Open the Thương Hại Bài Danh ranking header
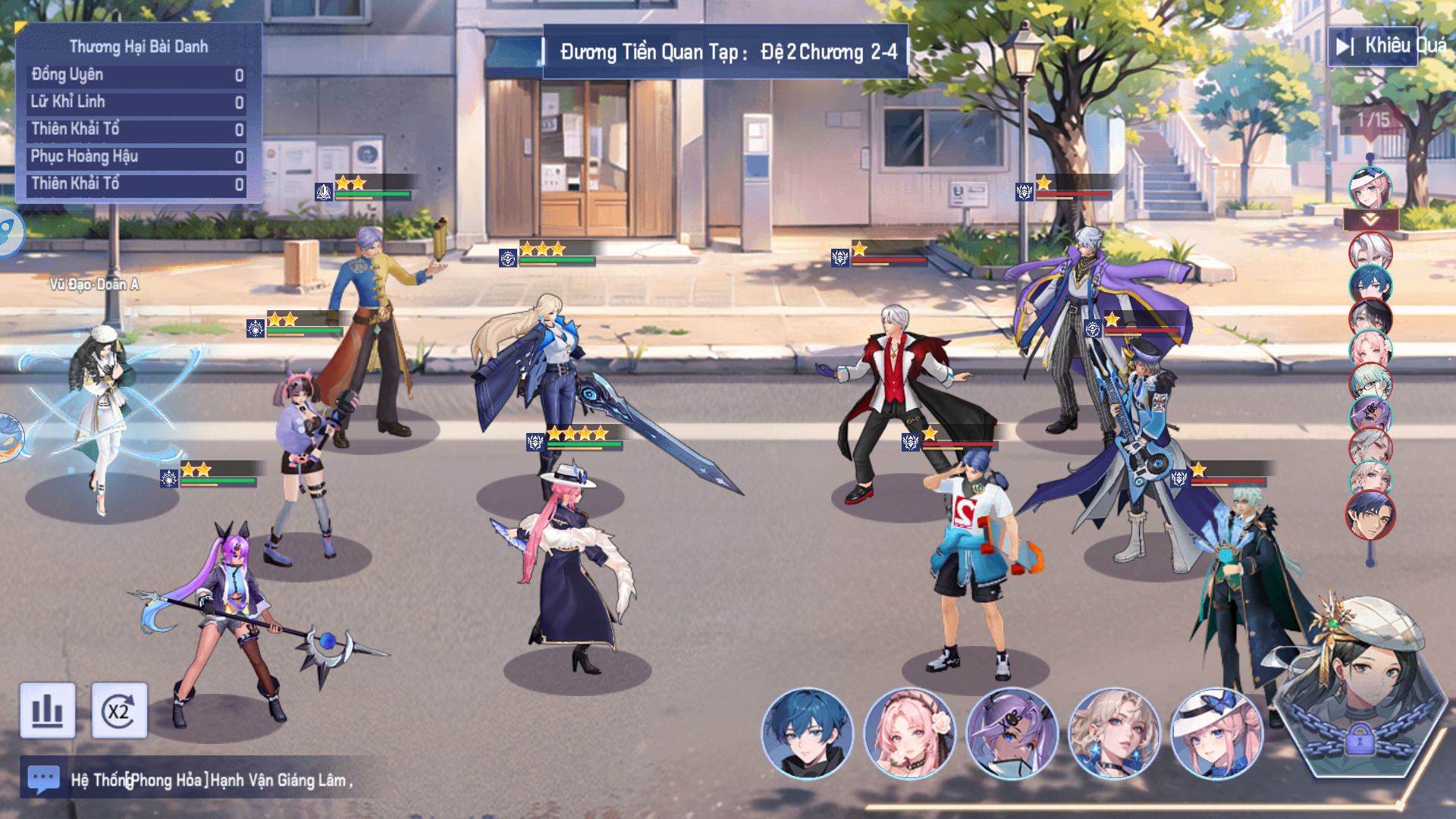Screen dimensions: 1456x819 [139, 46]
